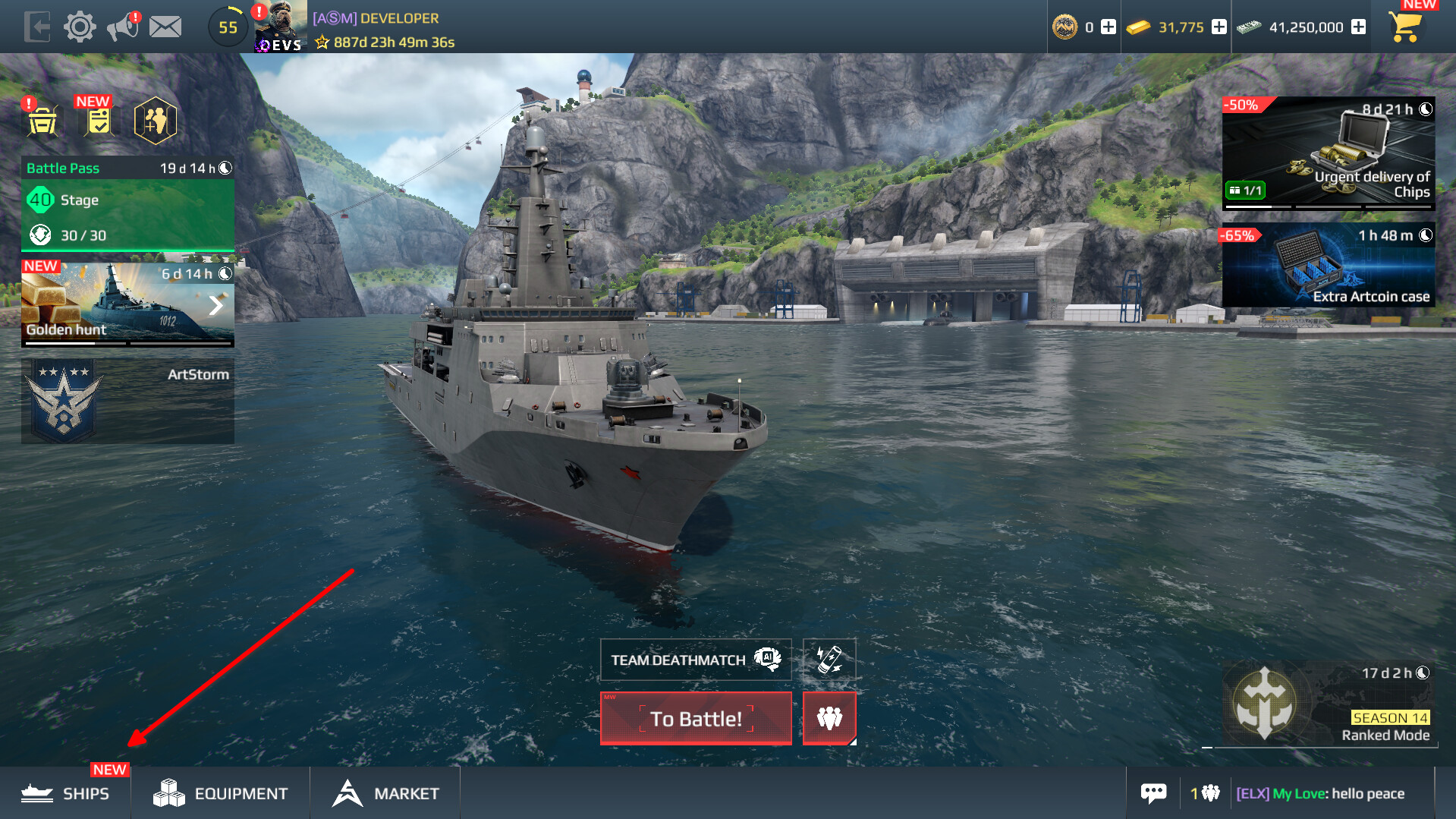Open the shopping cart store
This screenshot has height=819, width=1456.
click(x=1405, y=27)
